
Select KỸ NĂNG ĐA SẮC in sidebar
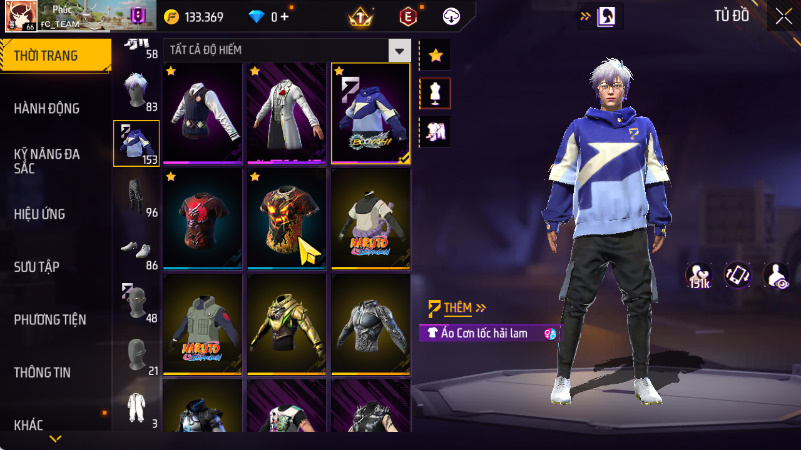tap(47, 161)
